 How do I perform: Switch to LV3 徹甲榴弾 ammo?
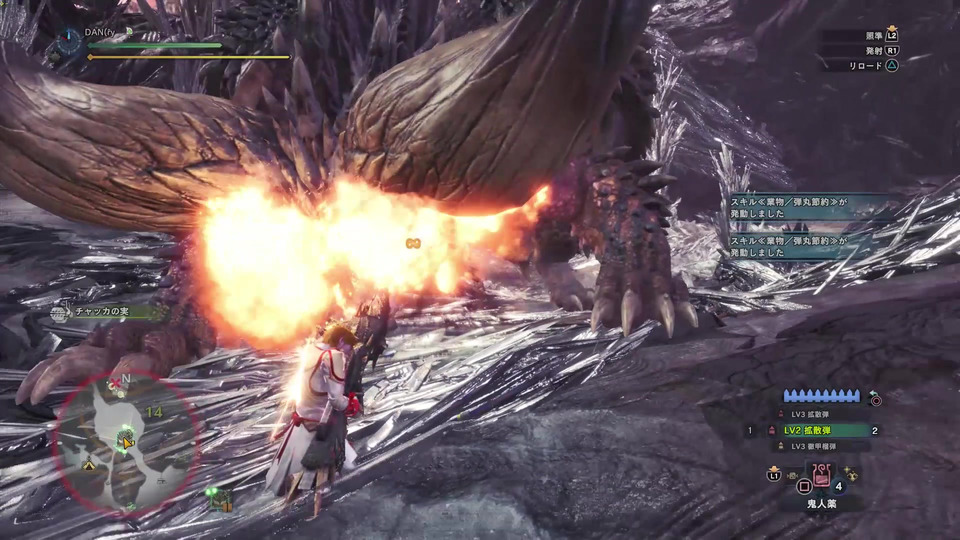812,446
